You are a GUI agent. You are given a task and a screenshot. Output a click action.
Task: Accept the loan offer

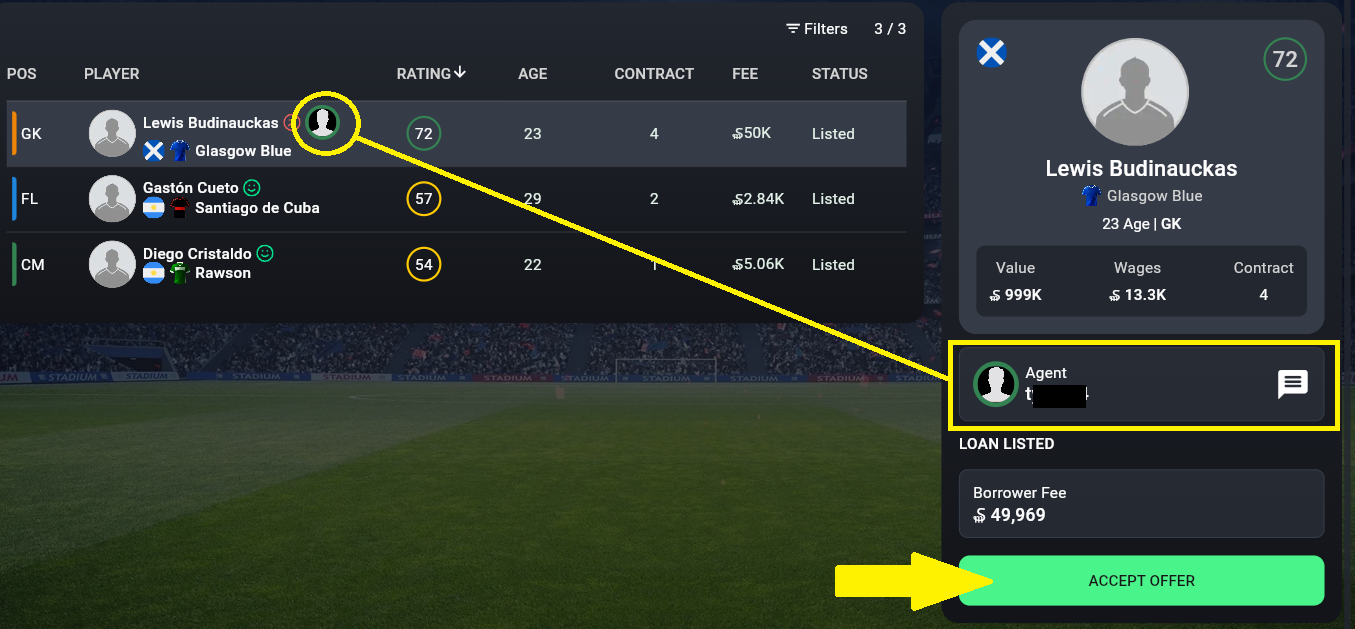click(1141, 581)
